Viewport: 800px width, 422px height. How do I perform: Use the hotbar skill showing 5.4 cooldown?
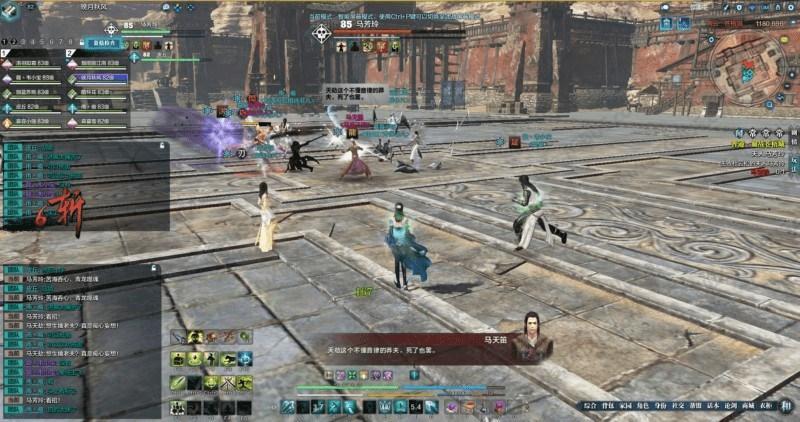click(x=415, y=407)
